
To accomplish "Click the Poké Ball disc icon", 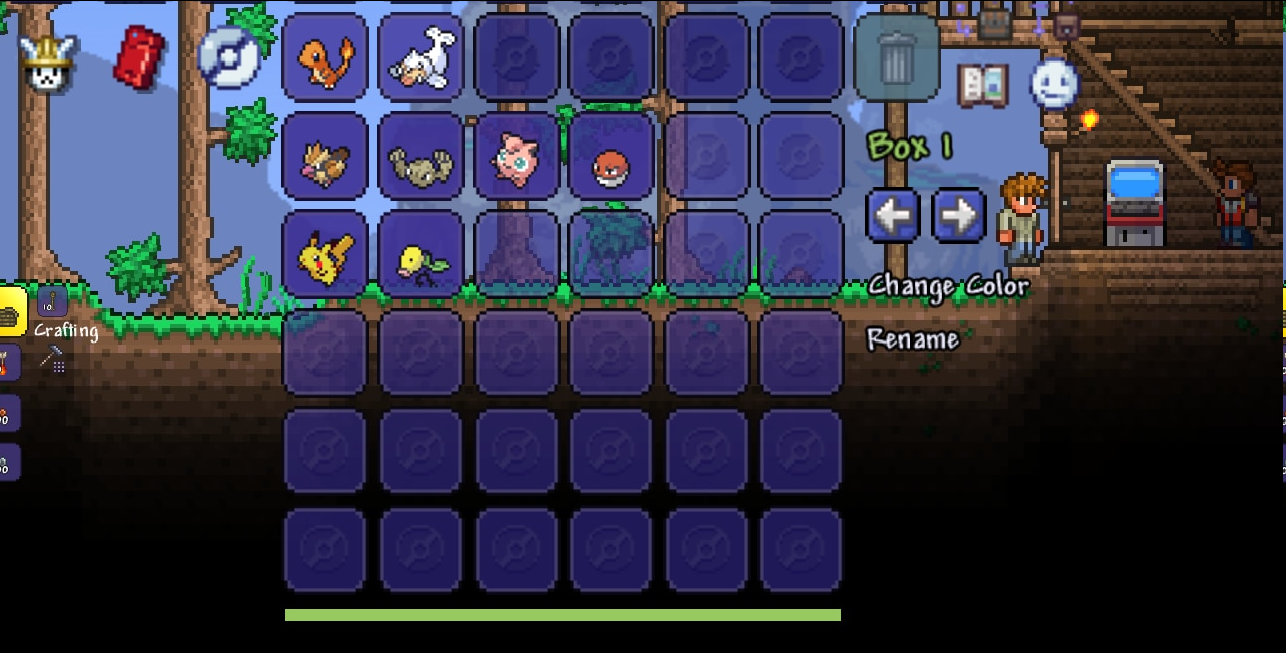I will point(228,56).
